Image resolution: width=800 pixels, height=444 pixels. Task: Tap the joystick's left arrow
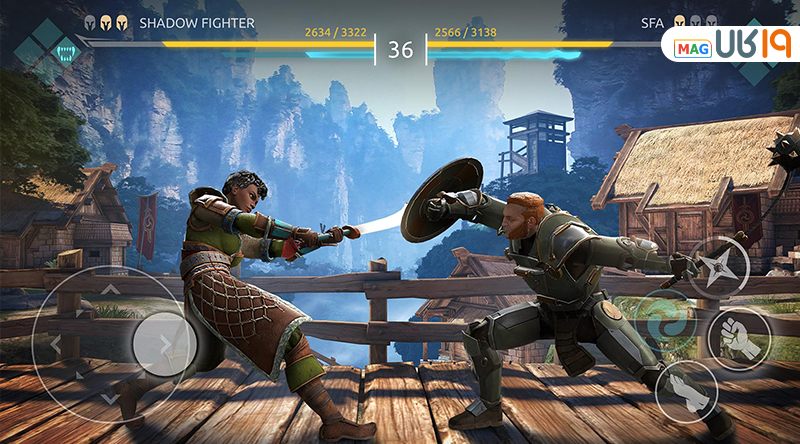pos(55,345)
